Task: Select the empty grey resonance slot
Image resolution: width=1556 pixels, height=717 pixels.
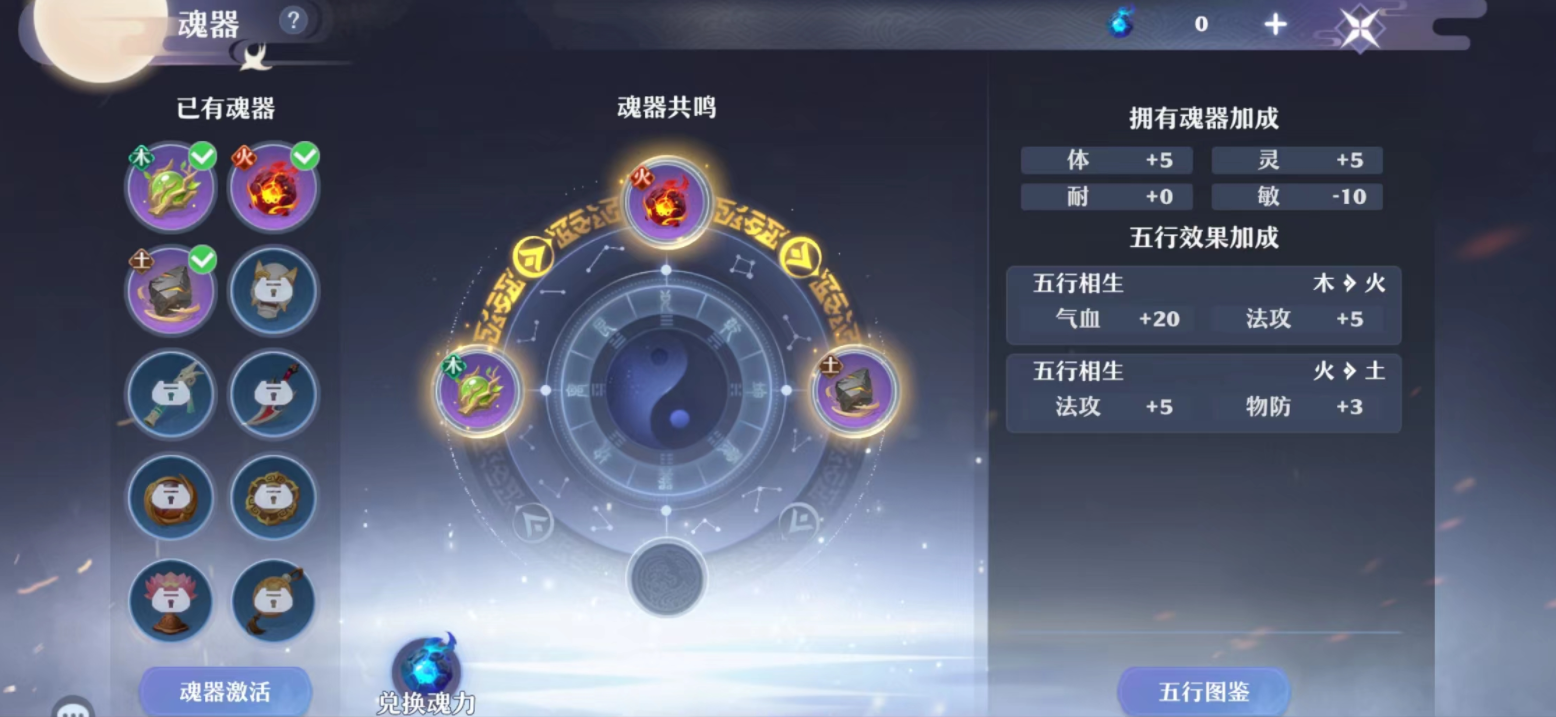Action: [x=666, y=578]
